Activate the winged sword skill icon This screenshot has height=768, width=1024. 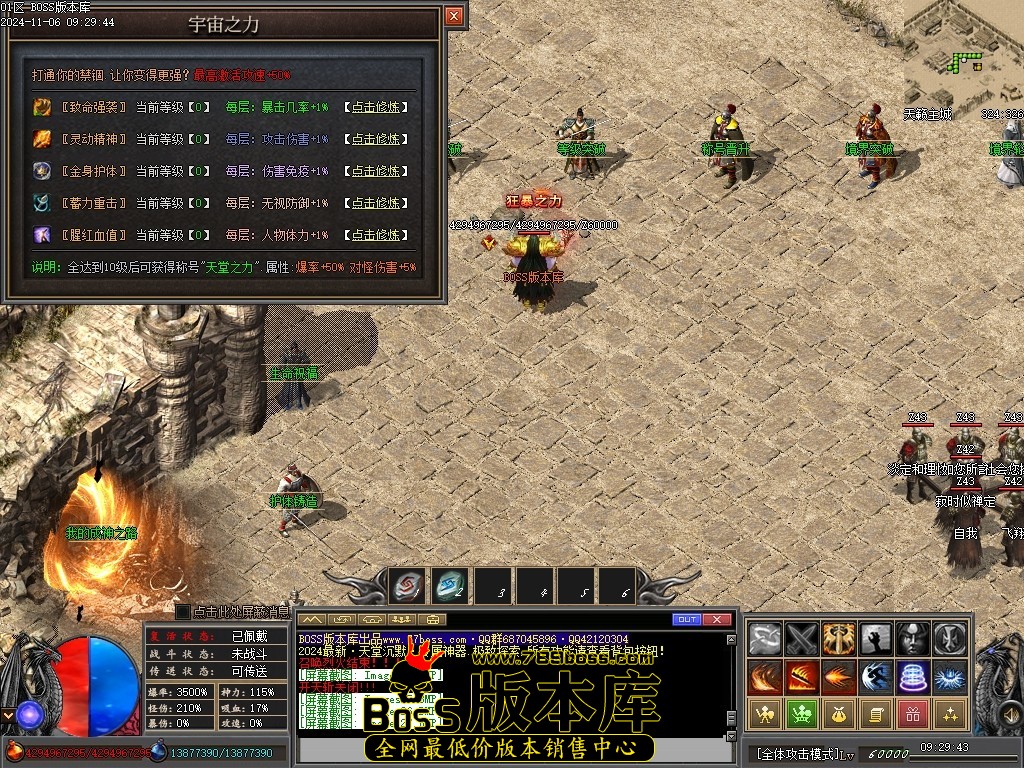coord(839,638)
